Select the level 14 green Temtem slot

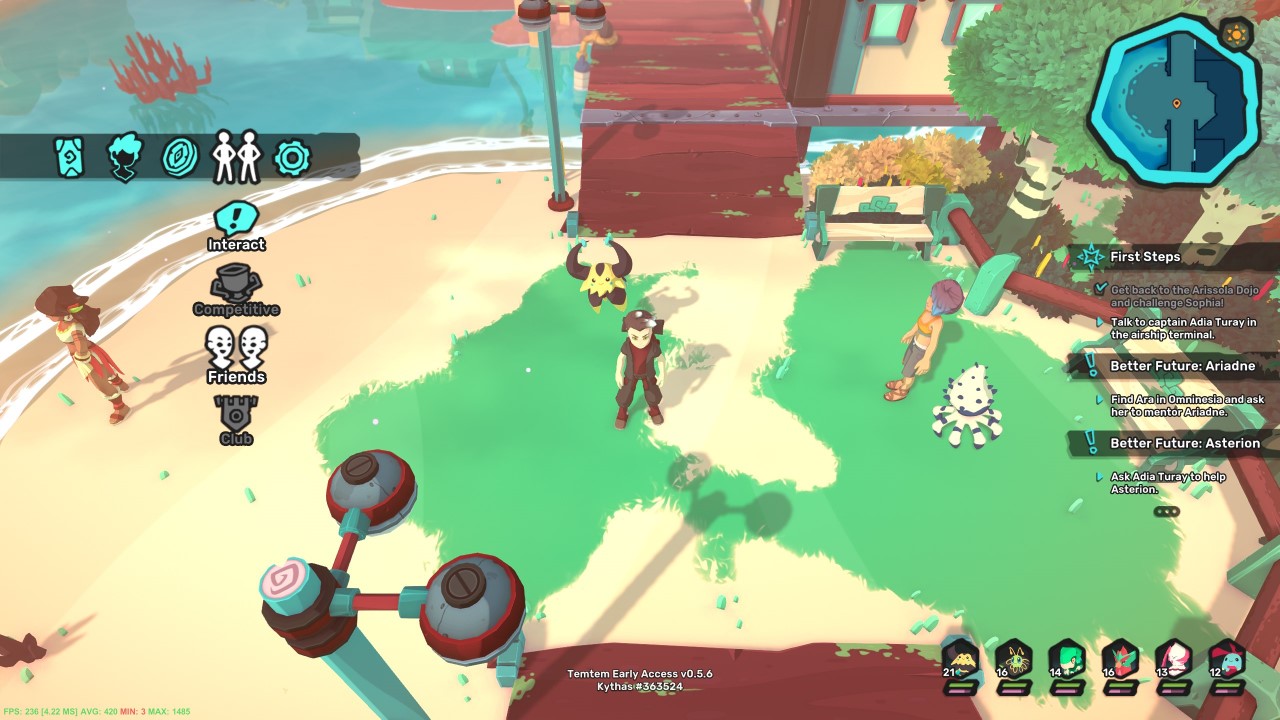click(x=1067, y=662)
